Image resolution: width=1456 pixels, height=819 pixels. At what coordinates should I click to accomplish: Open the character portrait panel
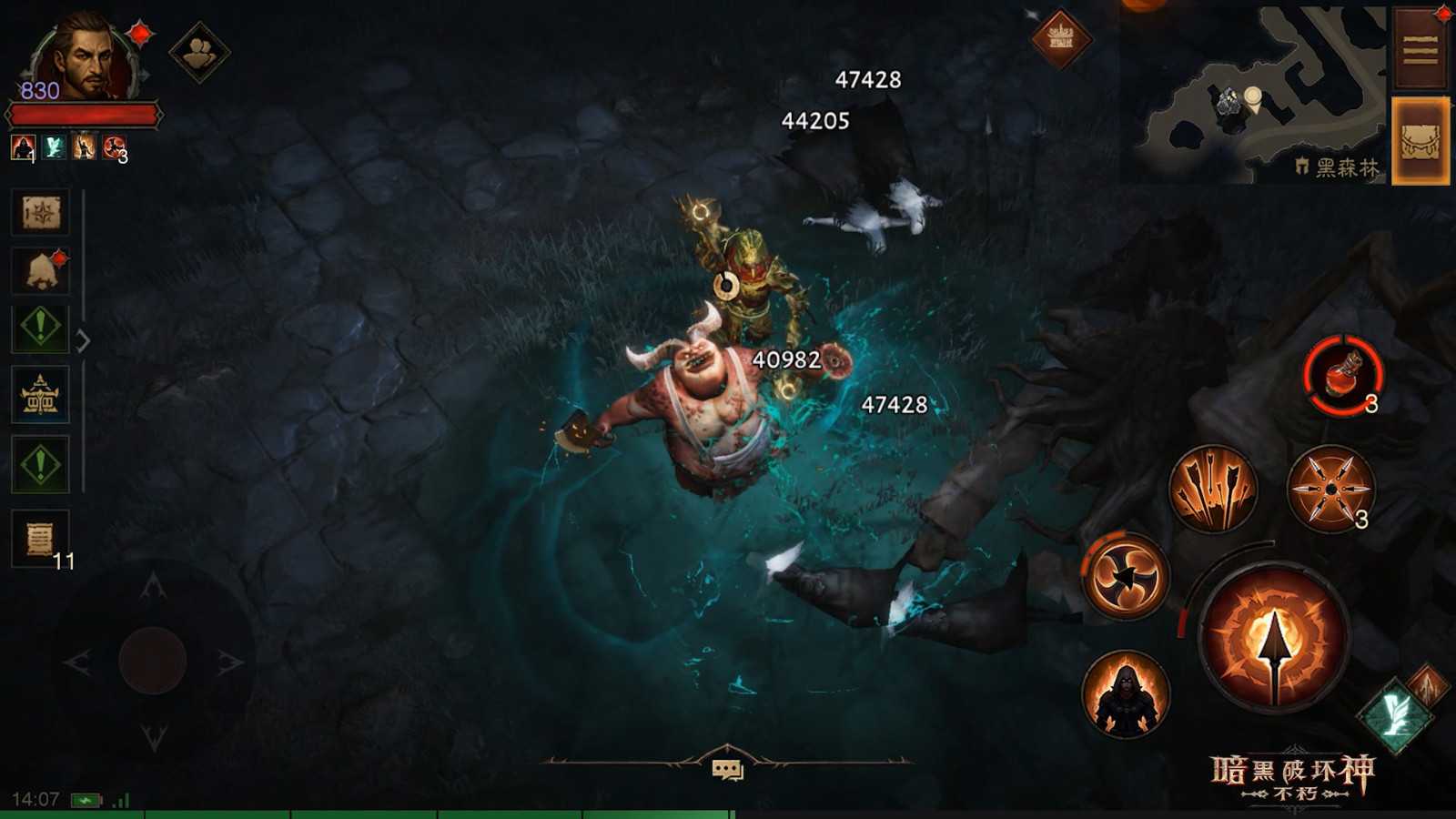pyautogui.click(x=84, y=56)
